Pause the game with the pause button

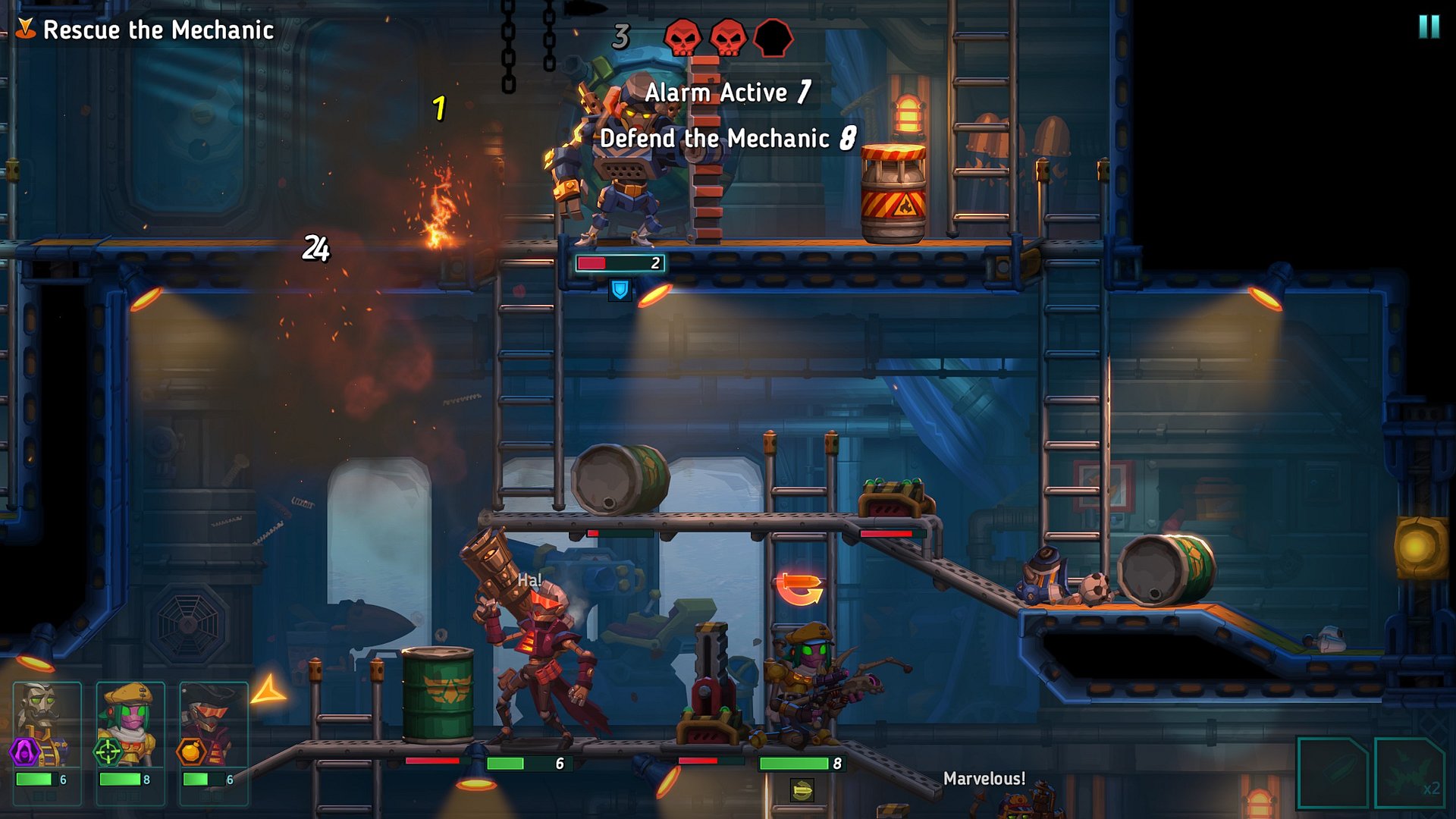tap(1429, 27)
